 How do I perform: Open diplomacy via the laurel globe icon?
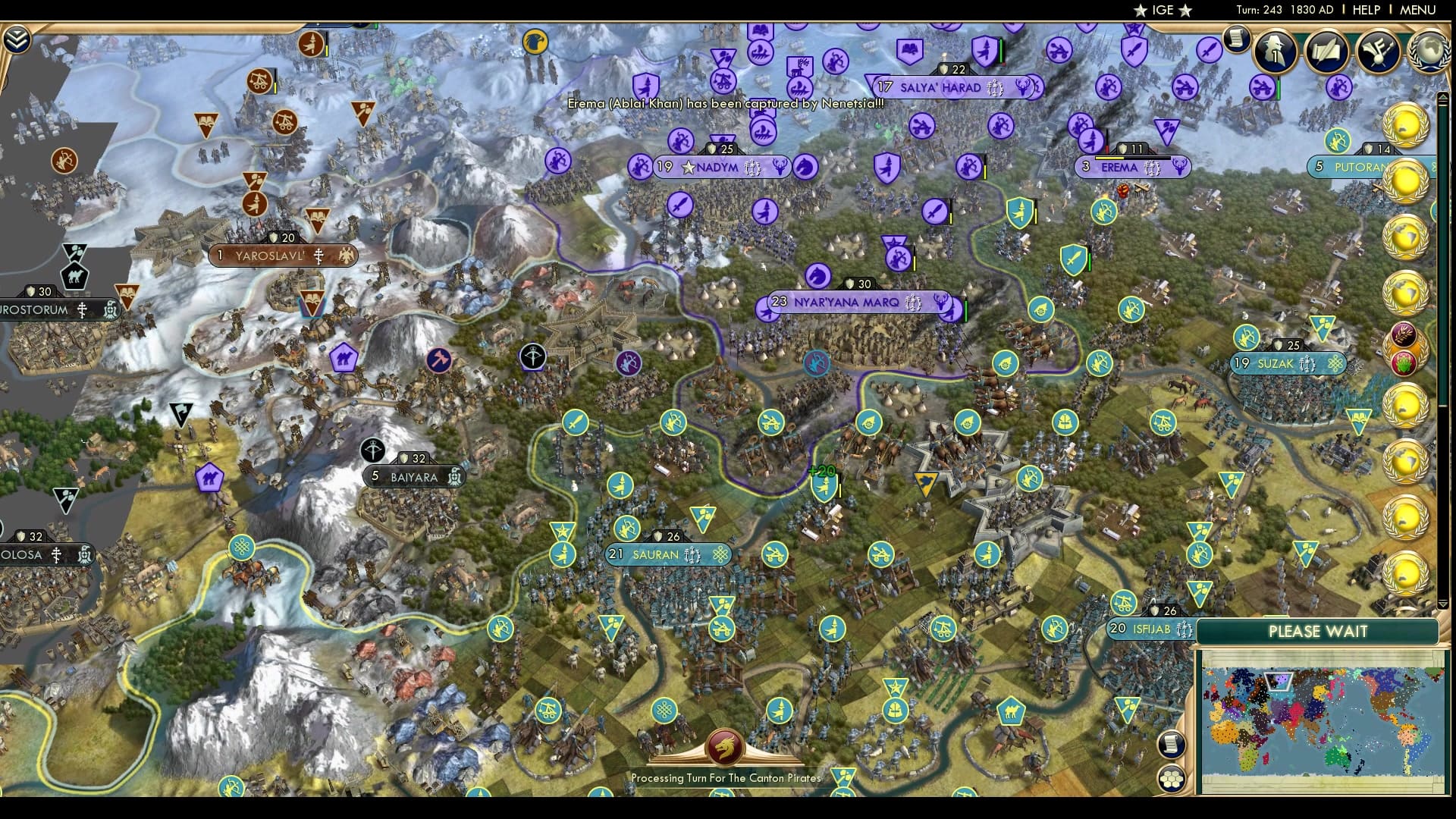(1427, 51)
